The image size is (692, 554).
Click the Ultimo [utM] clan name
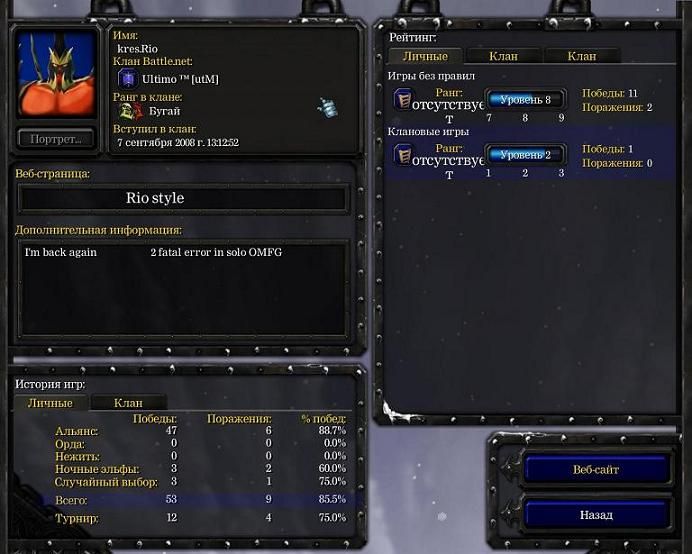(x=180, y=79)
